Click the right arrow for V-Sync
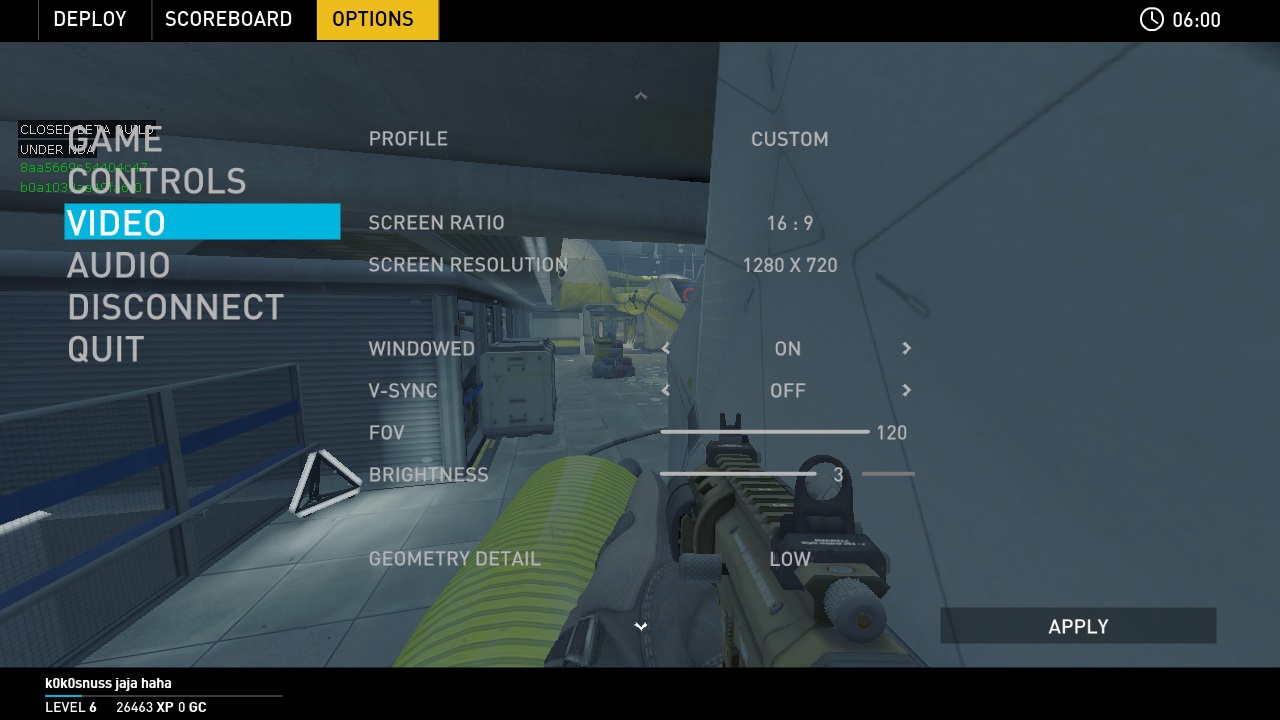1280x720 pixels. pos(906,390)
